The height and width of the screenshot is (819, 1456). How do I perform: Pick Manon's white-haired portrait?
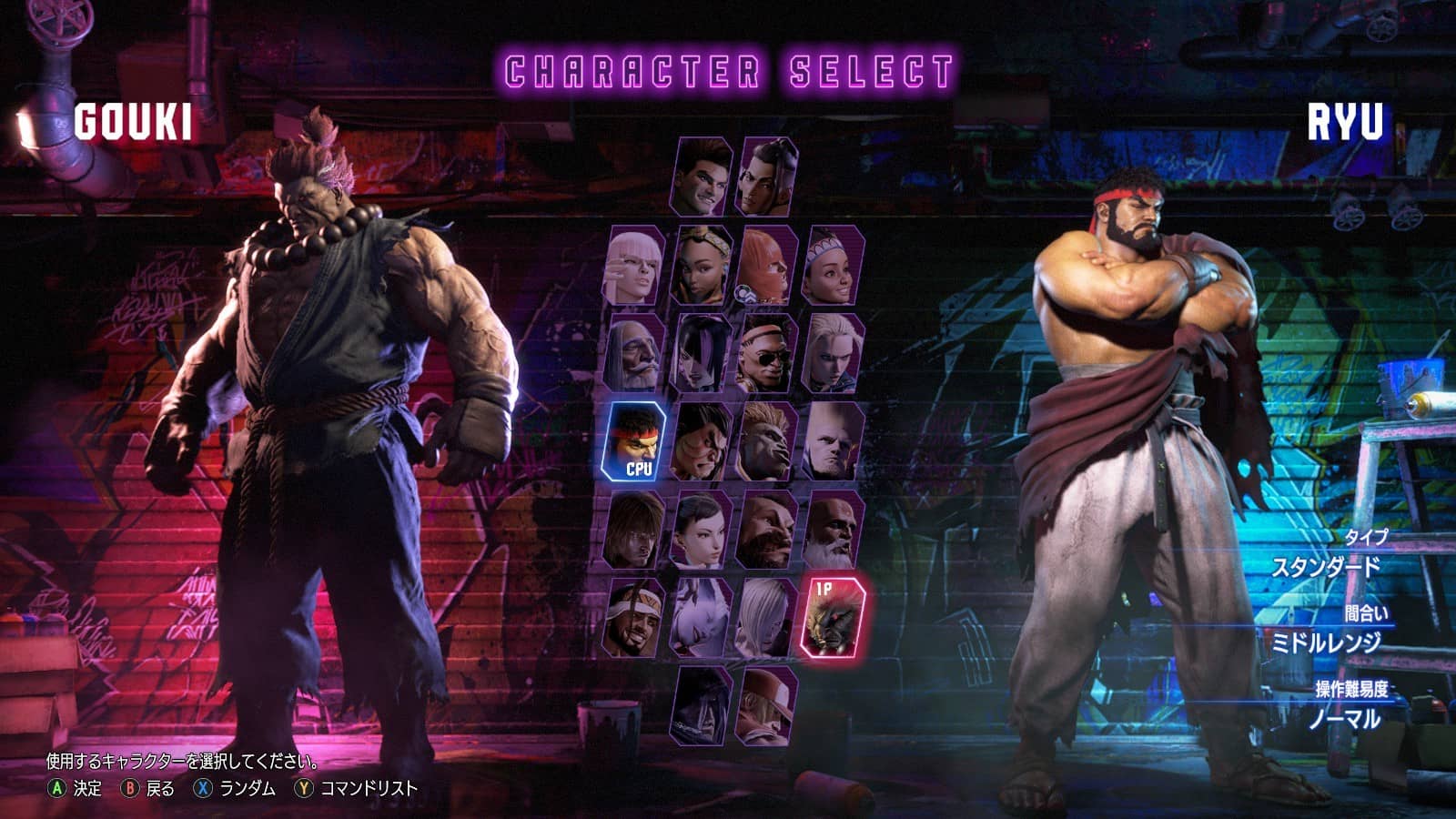(633, 266)
